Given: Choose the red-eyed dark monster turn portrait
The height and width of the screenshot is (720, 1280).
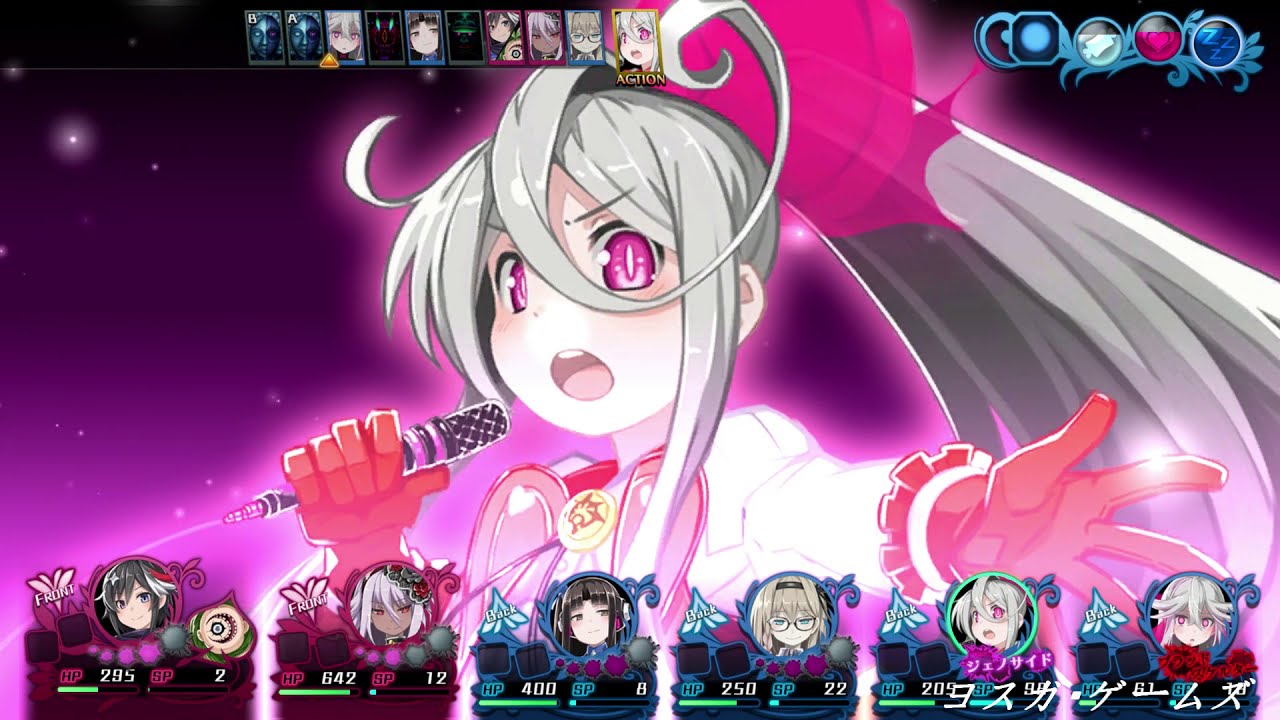Looking at the screenshot, I should (384, 38).
